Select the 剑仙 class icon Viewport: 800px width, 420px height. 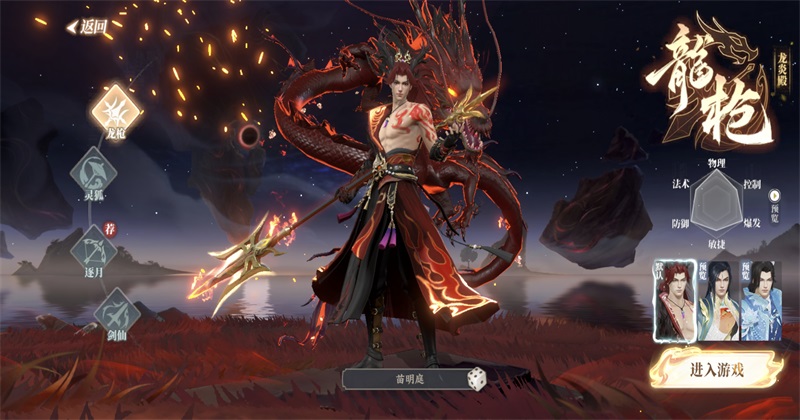(116, 309)
